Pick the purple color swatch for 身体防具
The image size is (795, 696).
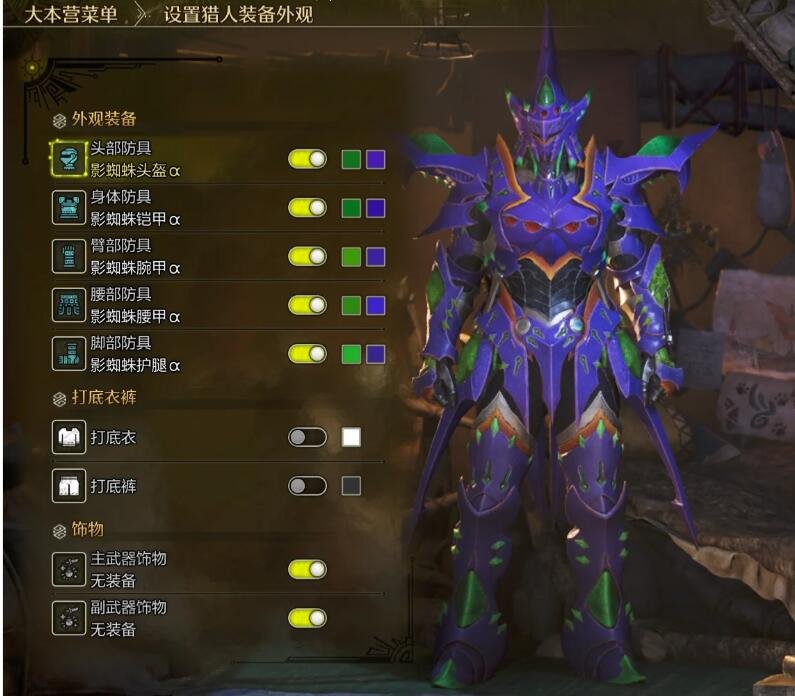pyautogui.click(x=376, y=208)
